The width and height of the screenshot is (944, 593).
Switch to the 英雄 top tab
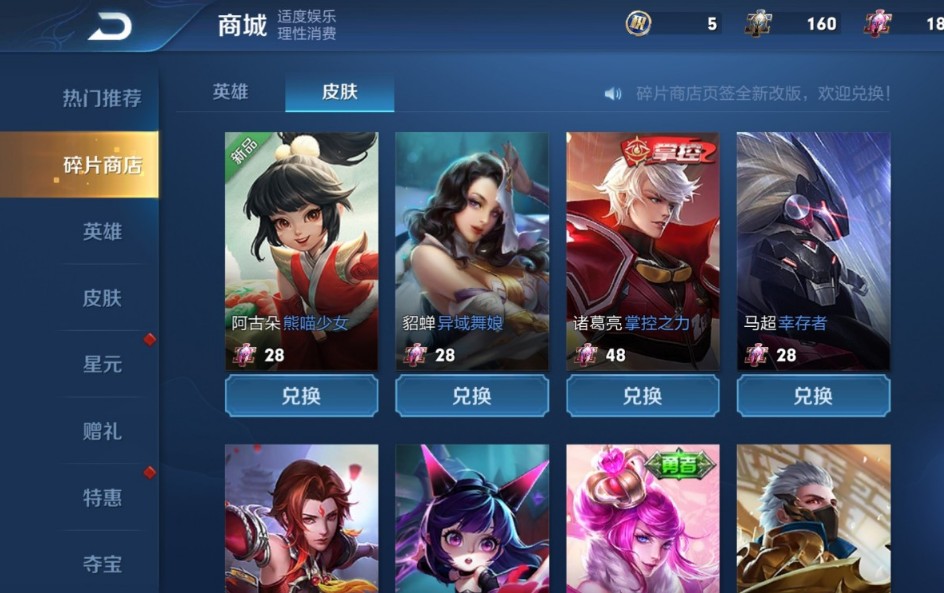click(230, 92)
